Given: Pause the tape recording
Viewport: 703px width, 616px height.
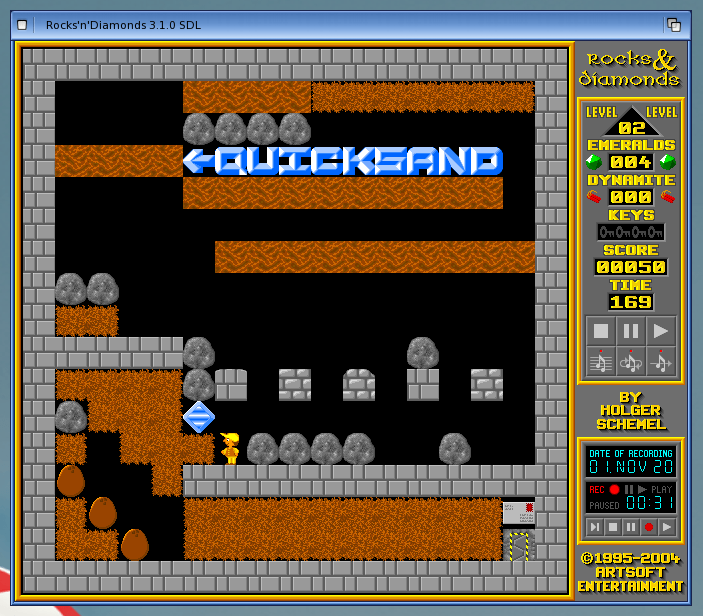Looking at the screenshot, I should point(630,527).
